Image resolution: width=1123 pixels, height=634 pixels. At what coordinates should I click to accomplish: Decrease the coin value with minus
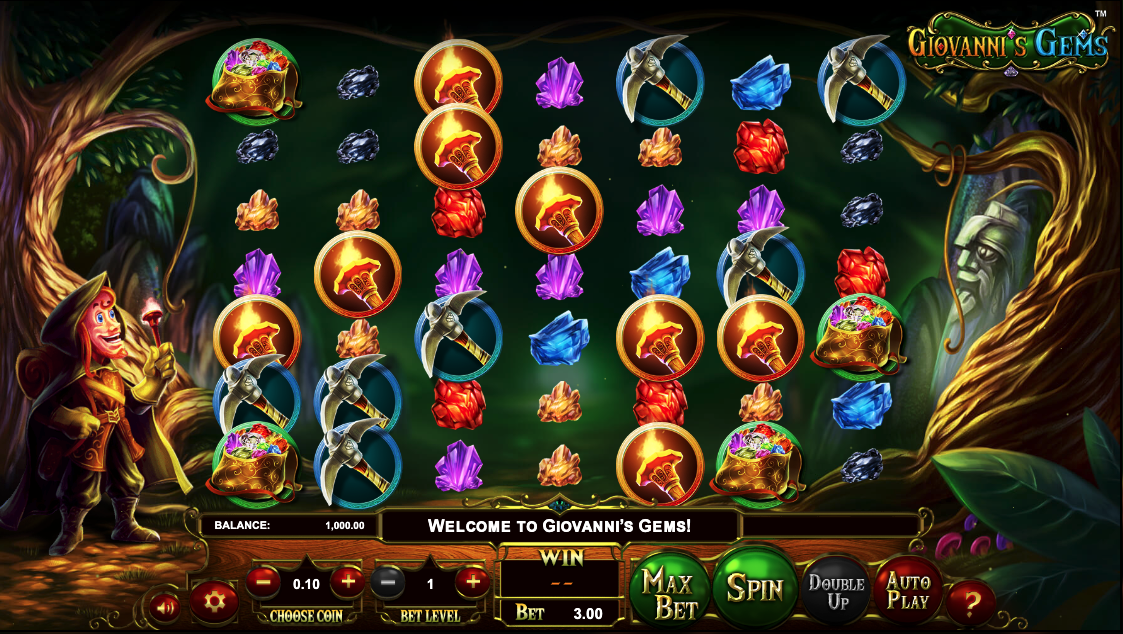tap(263, 580)
